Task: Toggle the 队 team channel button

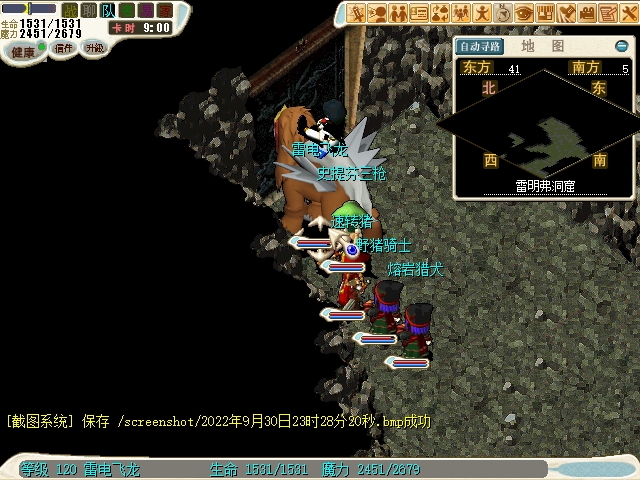Action: tap(107, 10)
